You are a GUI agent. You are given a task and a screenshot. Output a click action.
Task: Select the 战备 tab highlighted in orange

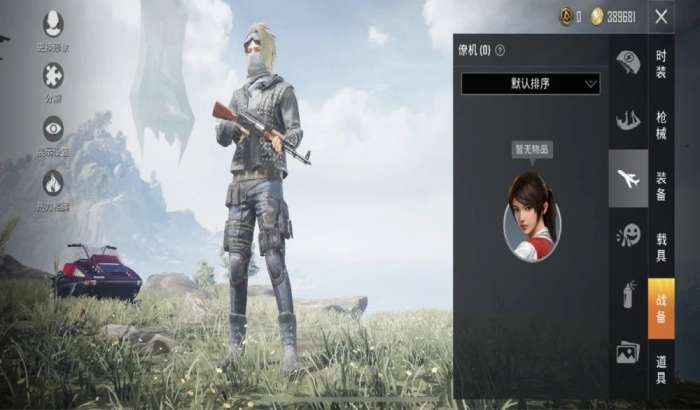click(x=661, y=308)
